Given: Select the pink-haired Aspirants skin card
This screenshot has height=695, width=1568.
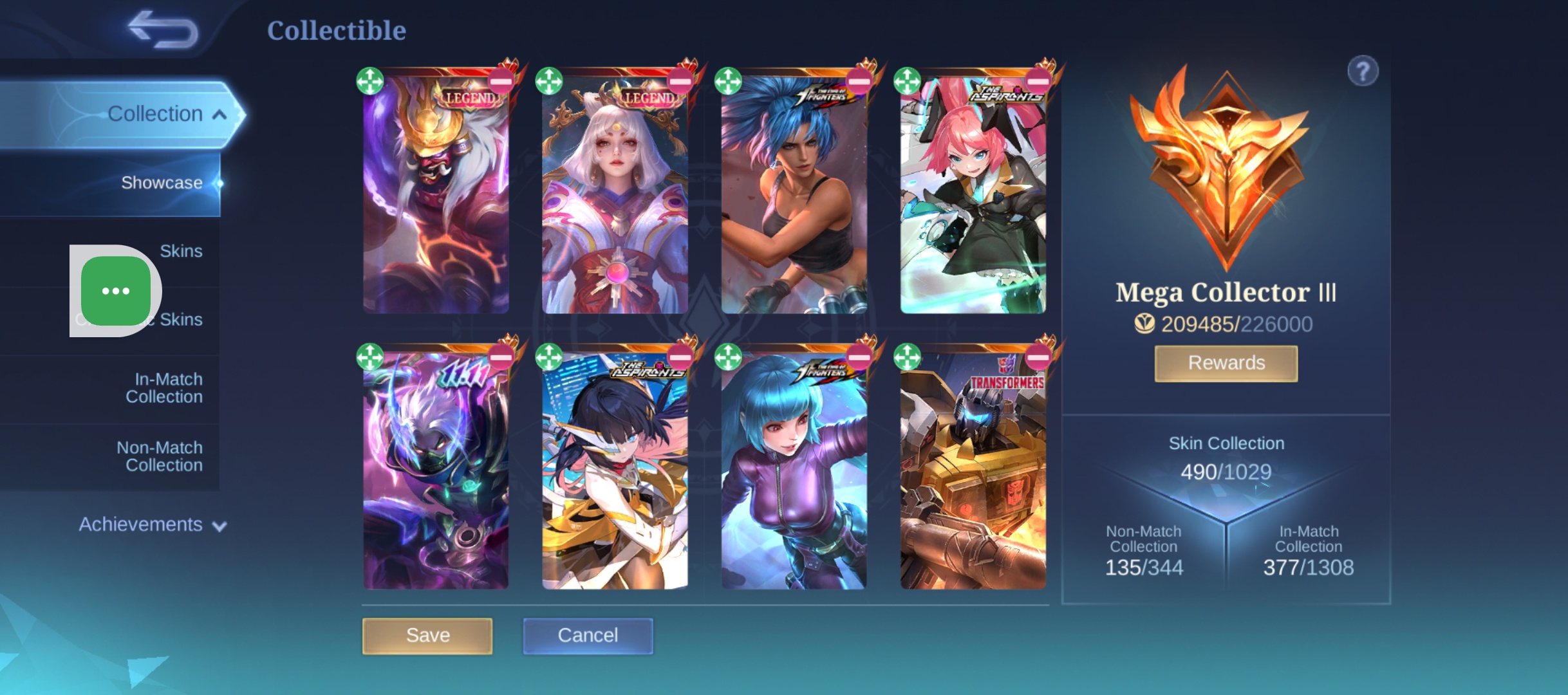Looking at the screenshot, I should pos(973,199).
